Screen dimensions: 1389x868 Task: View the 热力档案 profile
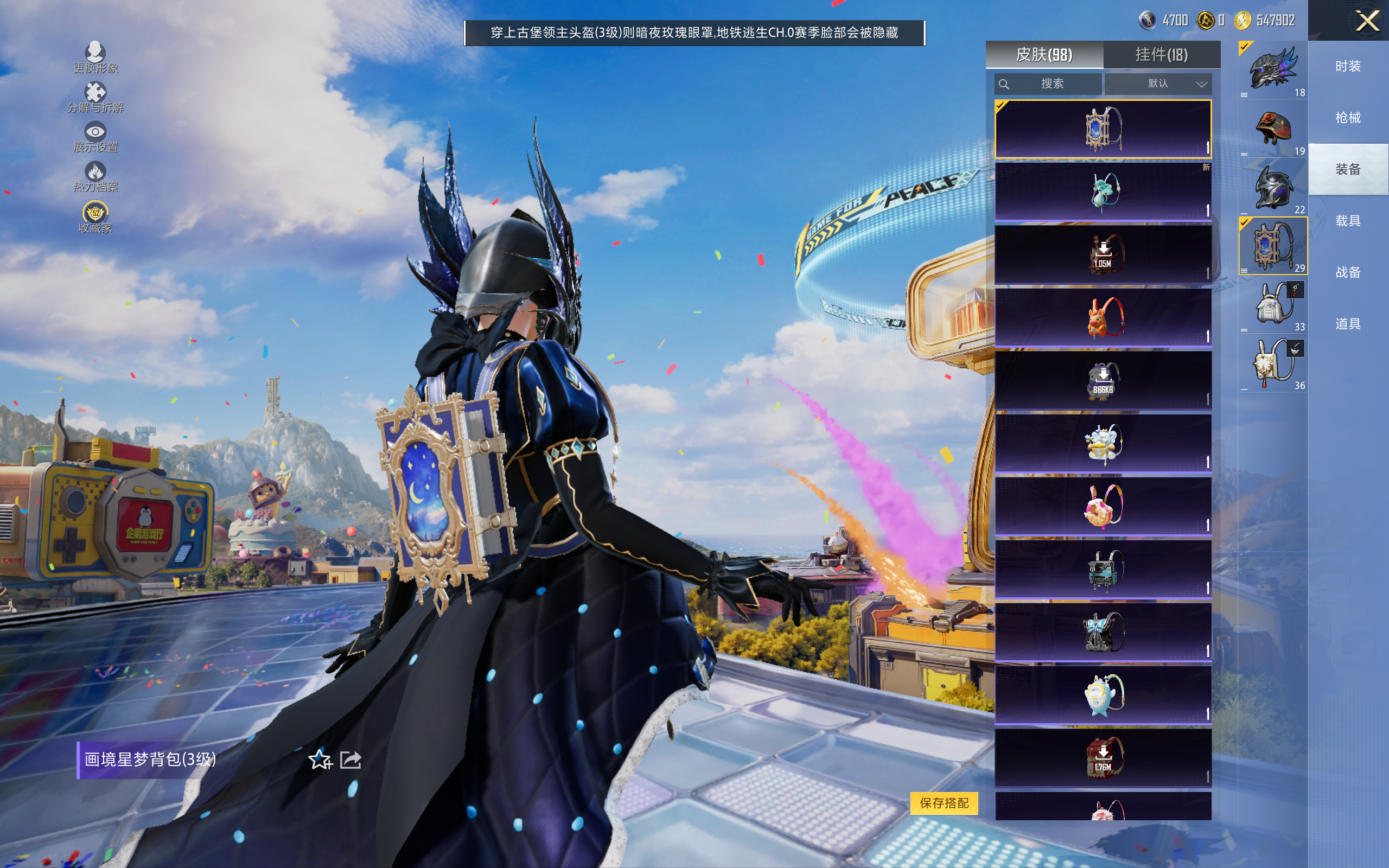95,176
